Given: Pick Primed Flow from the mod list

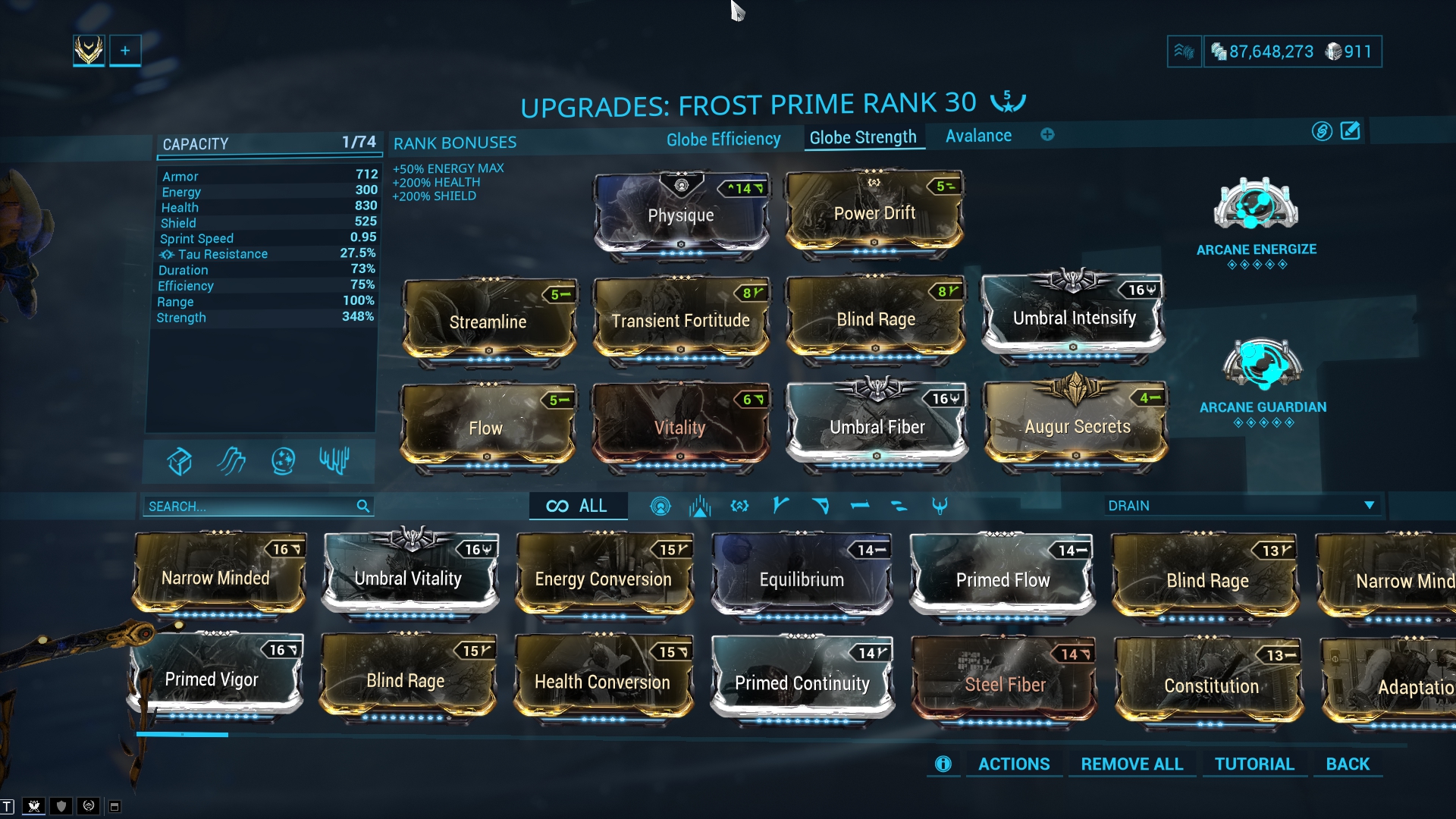Looking at the screenshot, I should coord(1003,580).
